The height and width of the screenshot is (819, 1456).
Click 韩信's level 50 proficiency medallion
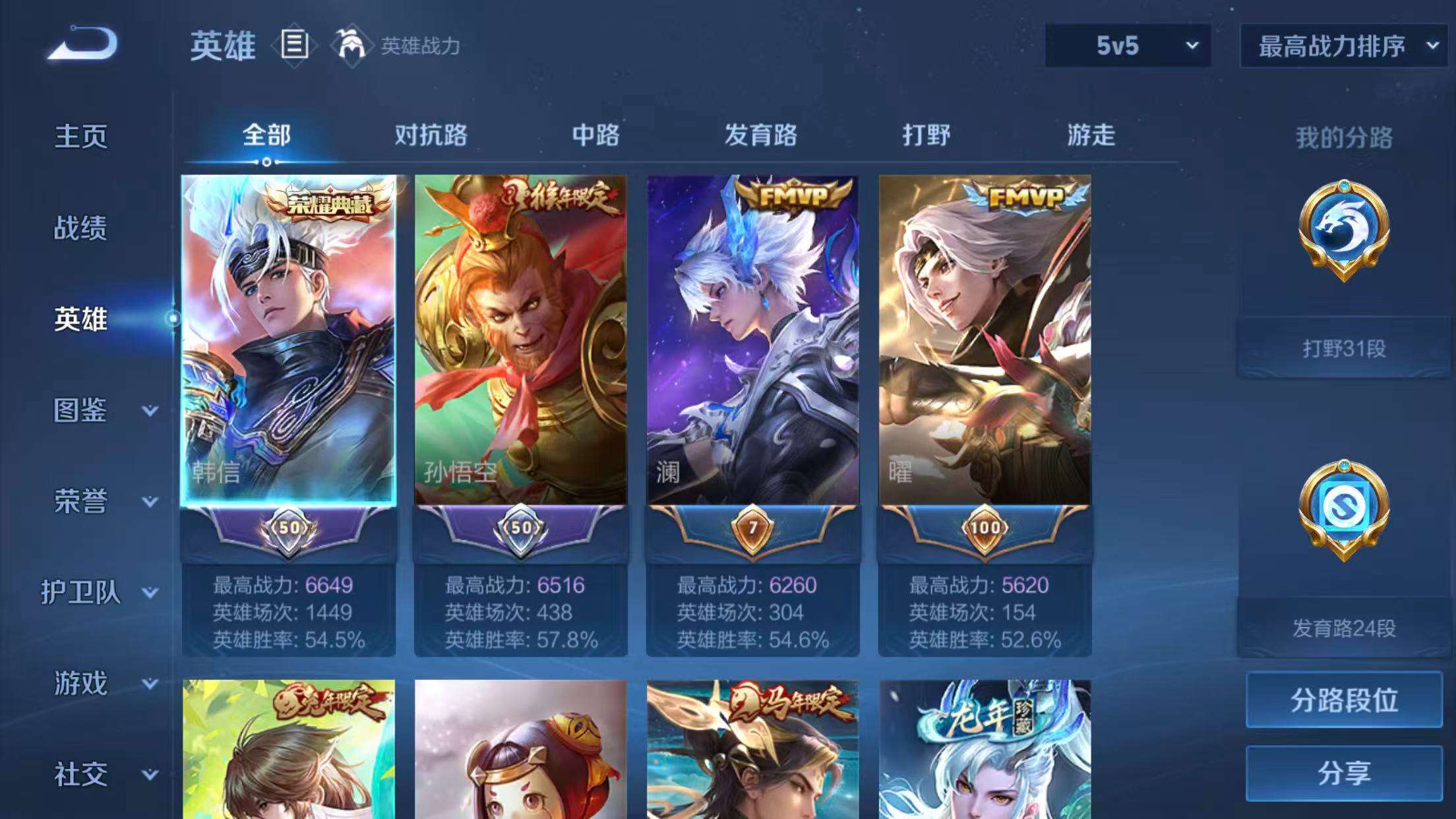tap(290, 528)
